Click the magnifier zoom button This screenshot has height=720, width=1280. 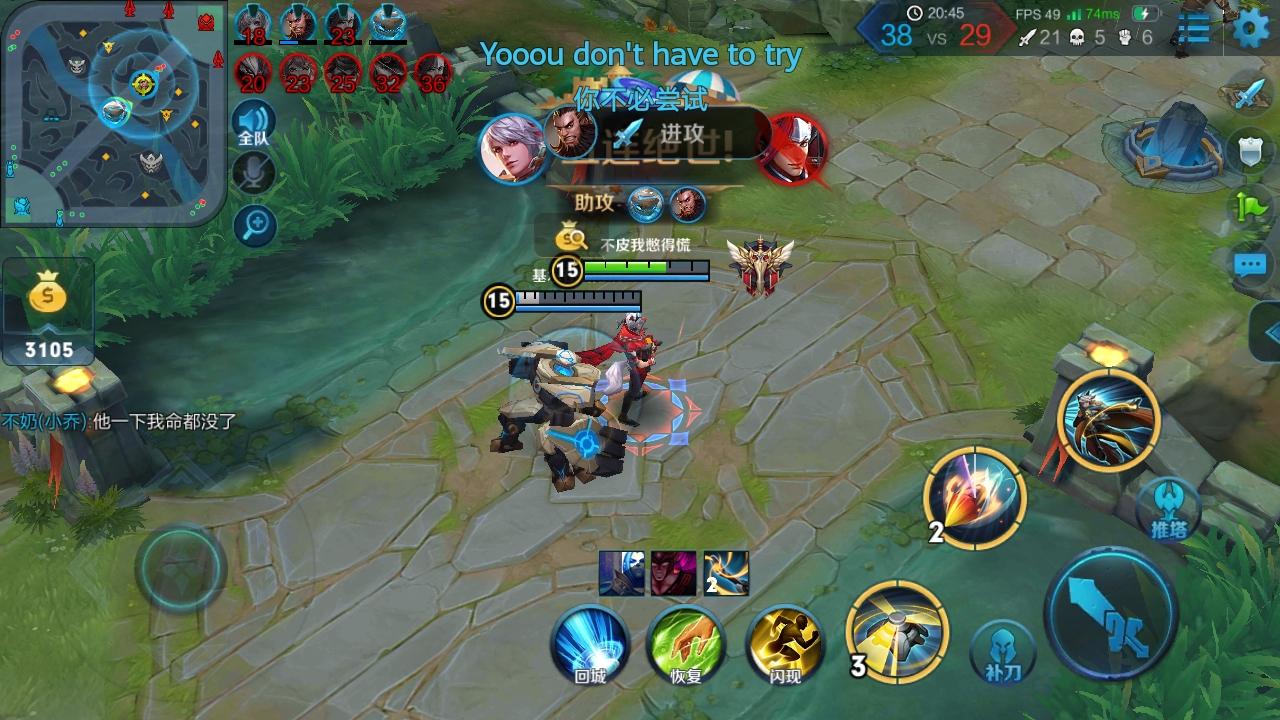[255, 225]
